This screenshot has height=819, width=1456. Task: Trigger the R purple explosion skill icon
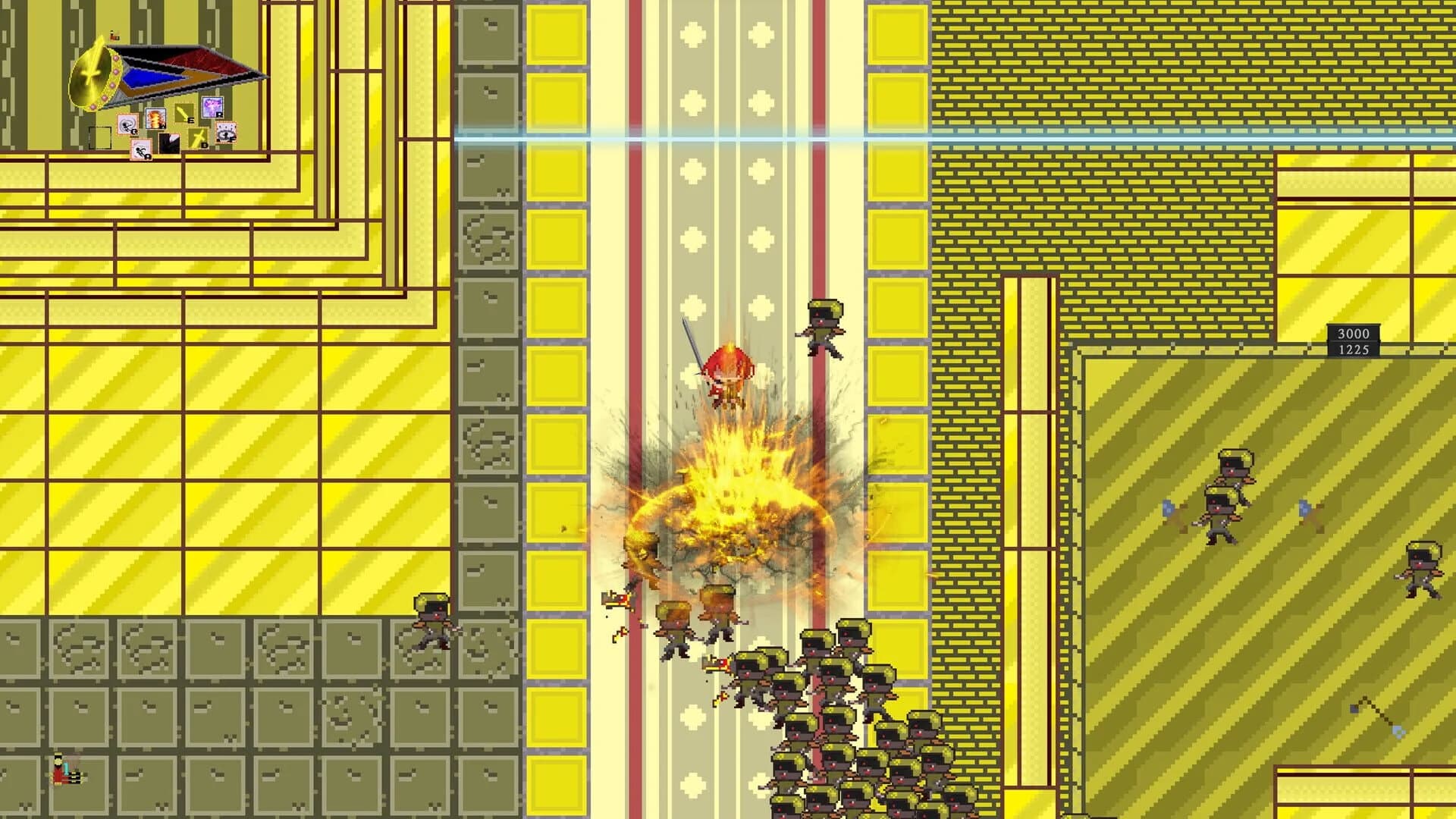click(x=213, y=108)
